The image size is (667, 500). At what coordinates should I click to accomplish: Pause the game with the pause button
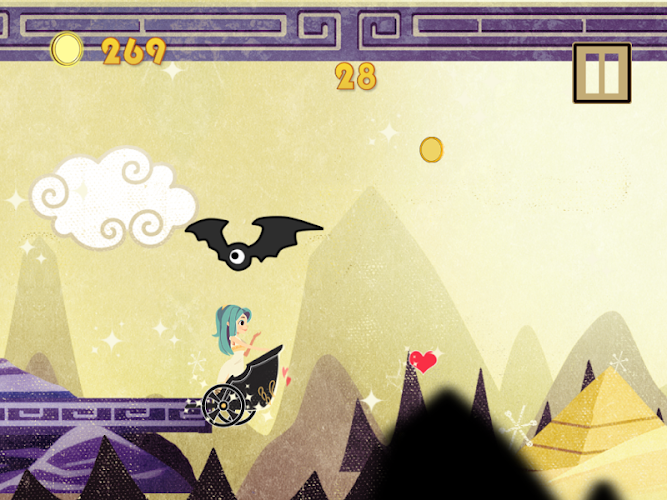click(x=602, y=73)
